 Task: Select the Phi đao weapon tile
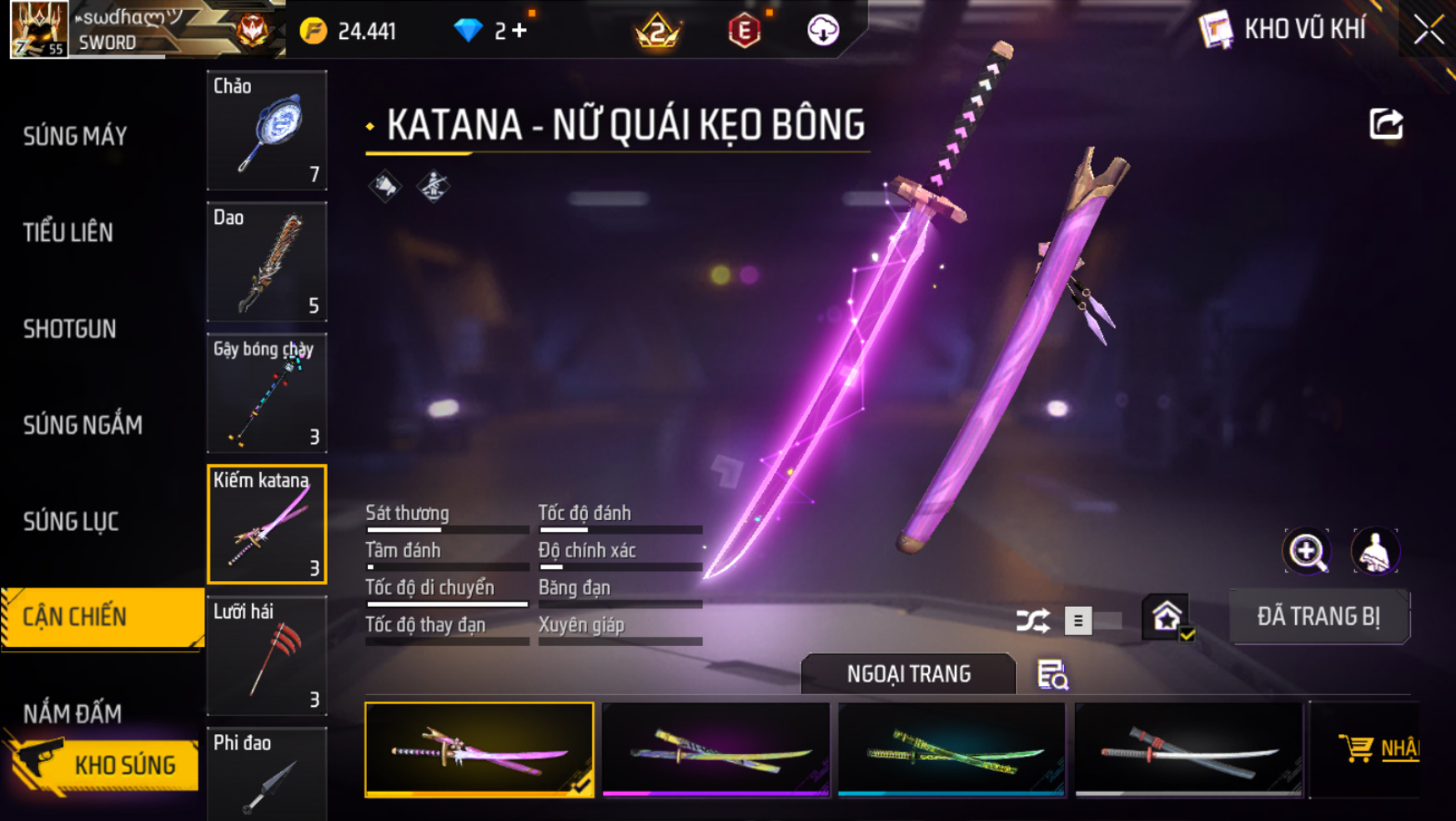(267, 773)
